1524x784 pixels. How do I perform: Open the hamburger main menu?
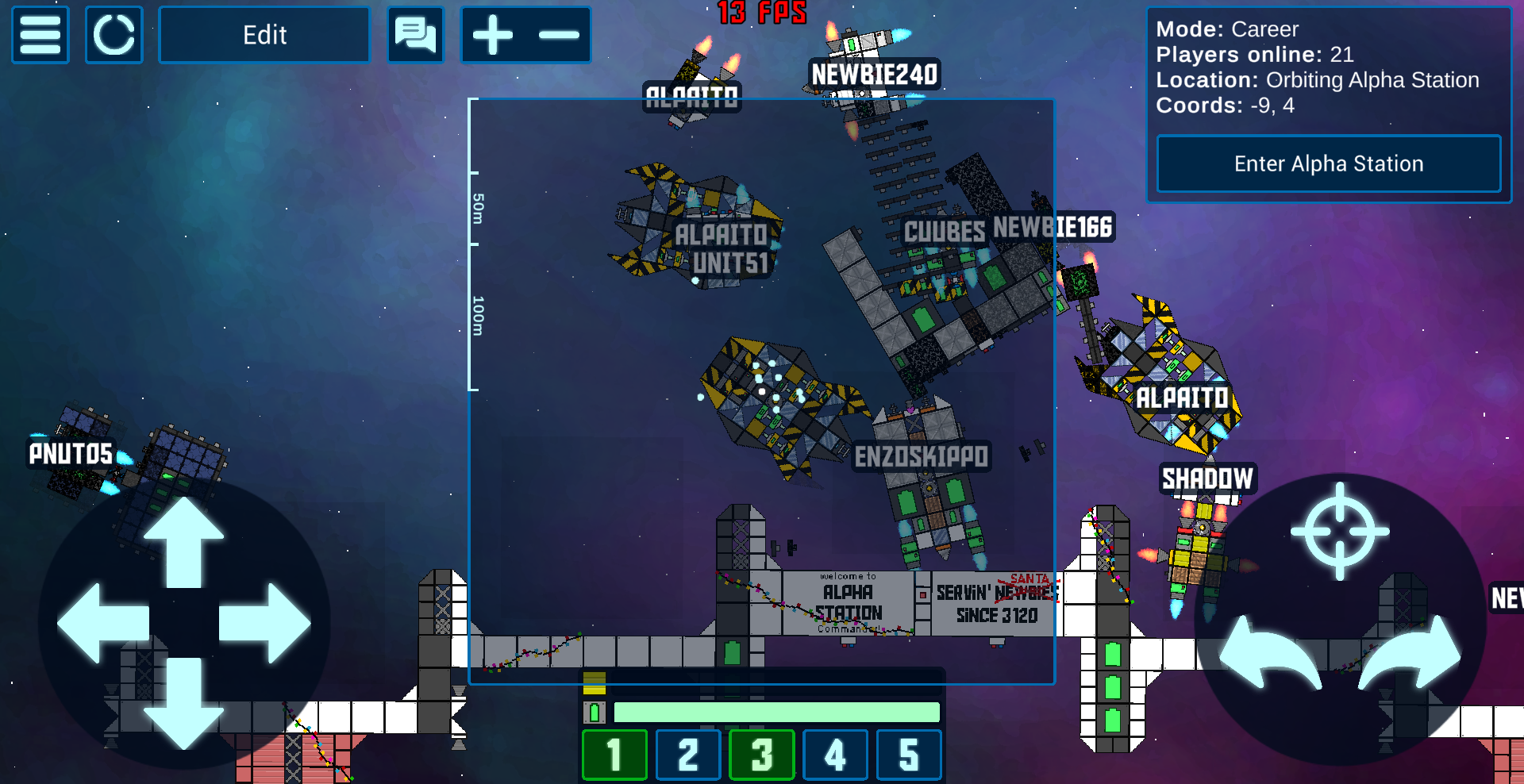[x=40, y=35]
